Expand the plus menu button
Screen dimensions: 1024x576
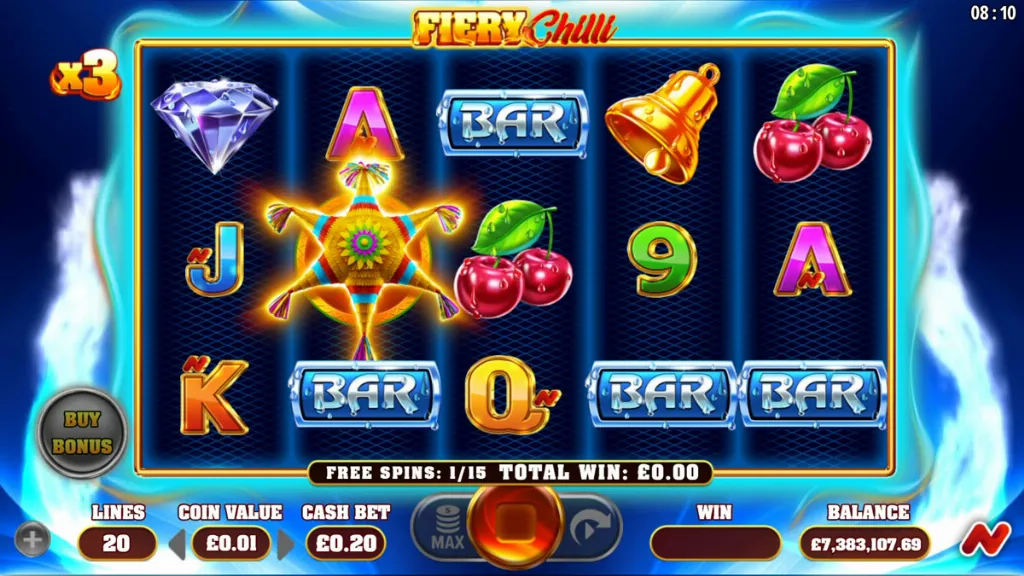32,541
